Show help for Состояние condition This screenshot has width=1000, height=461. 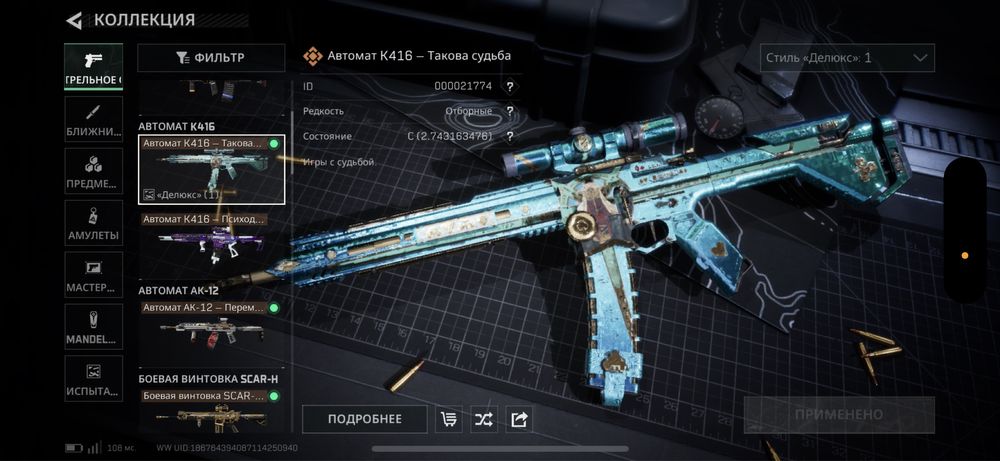tap(510, 136)
